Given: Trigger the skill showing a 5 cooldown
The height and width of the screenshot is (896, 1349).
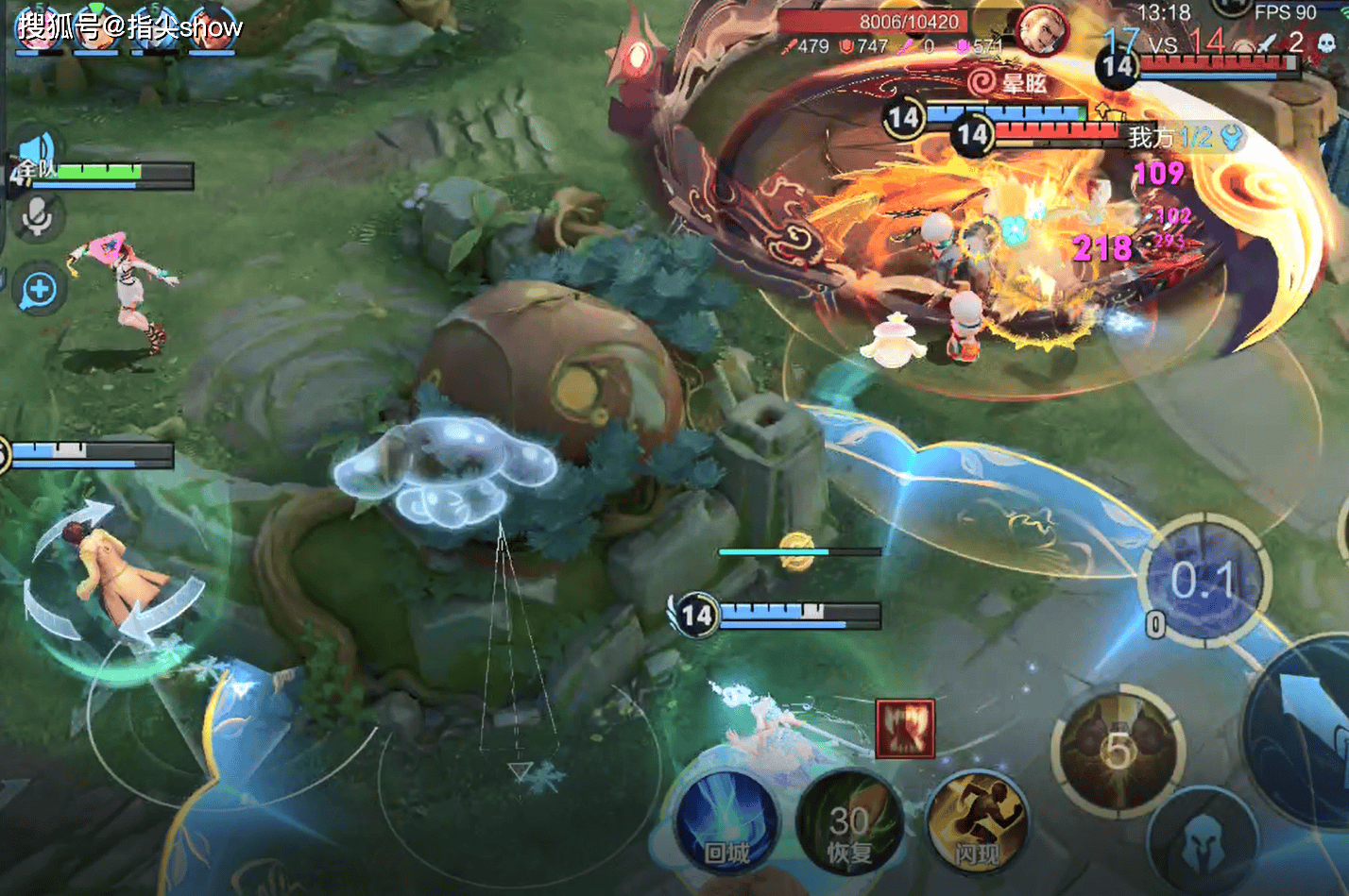Looking at the screenshot, I should point(1118,751).
